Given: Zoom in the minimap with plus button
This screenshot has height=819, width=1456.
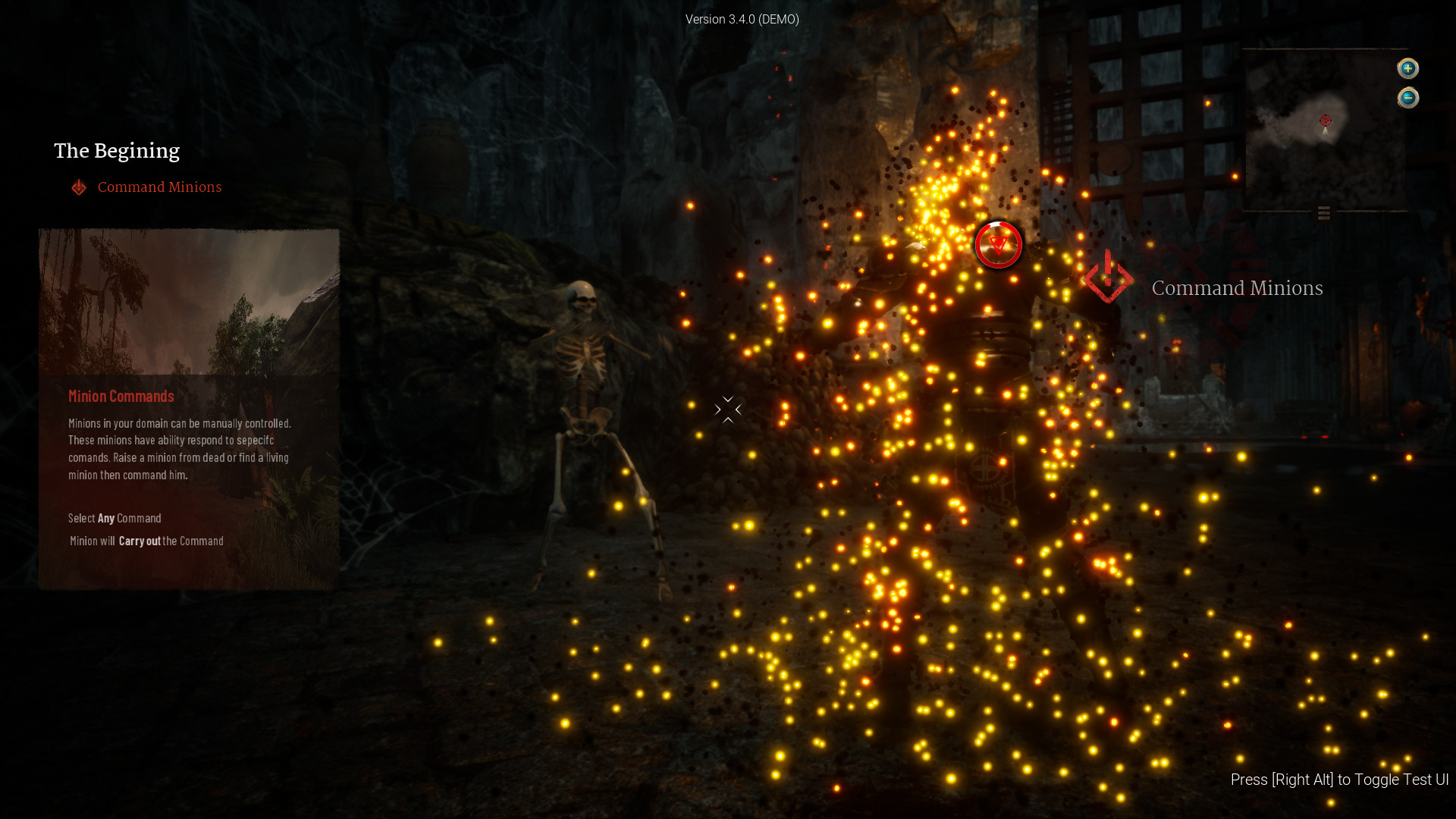Looking at the screenshot, I should [1407, 68].
